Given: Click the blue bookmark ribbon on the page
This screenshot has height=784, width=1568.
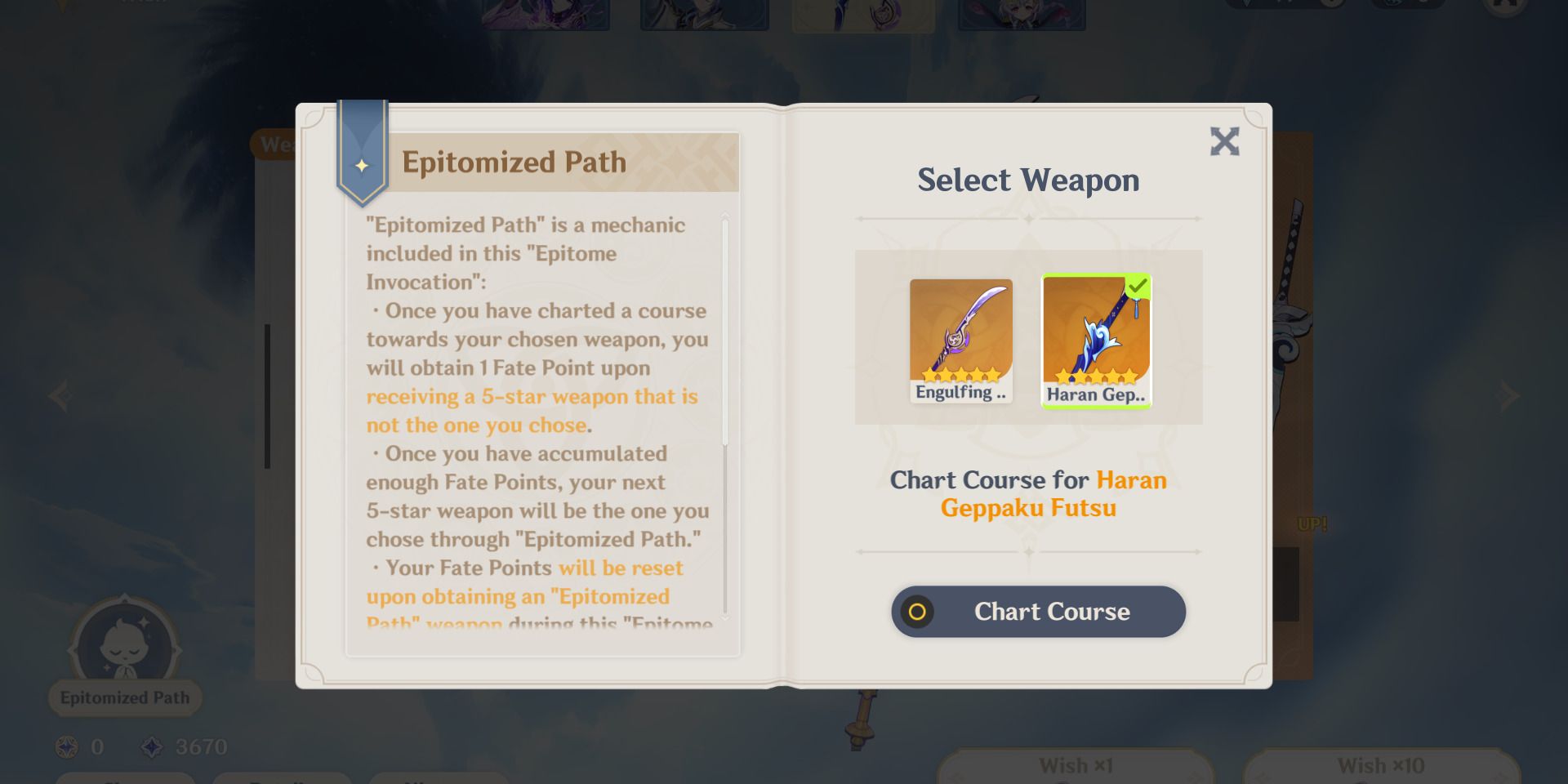Looking at the screenshot, I should point(362,151).
